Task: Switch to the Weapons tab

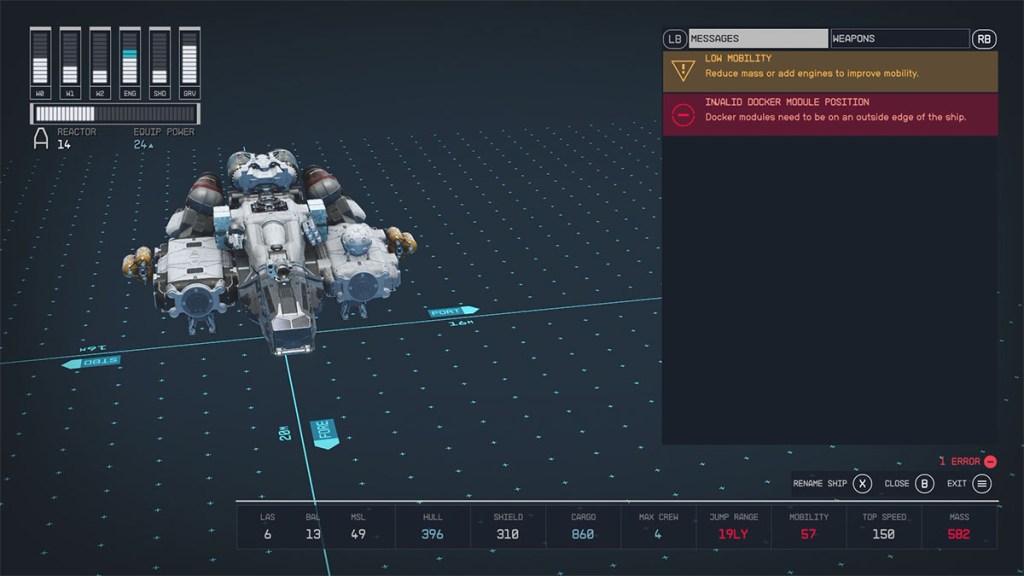Action: pyautogui.click(x=899, y=39)
